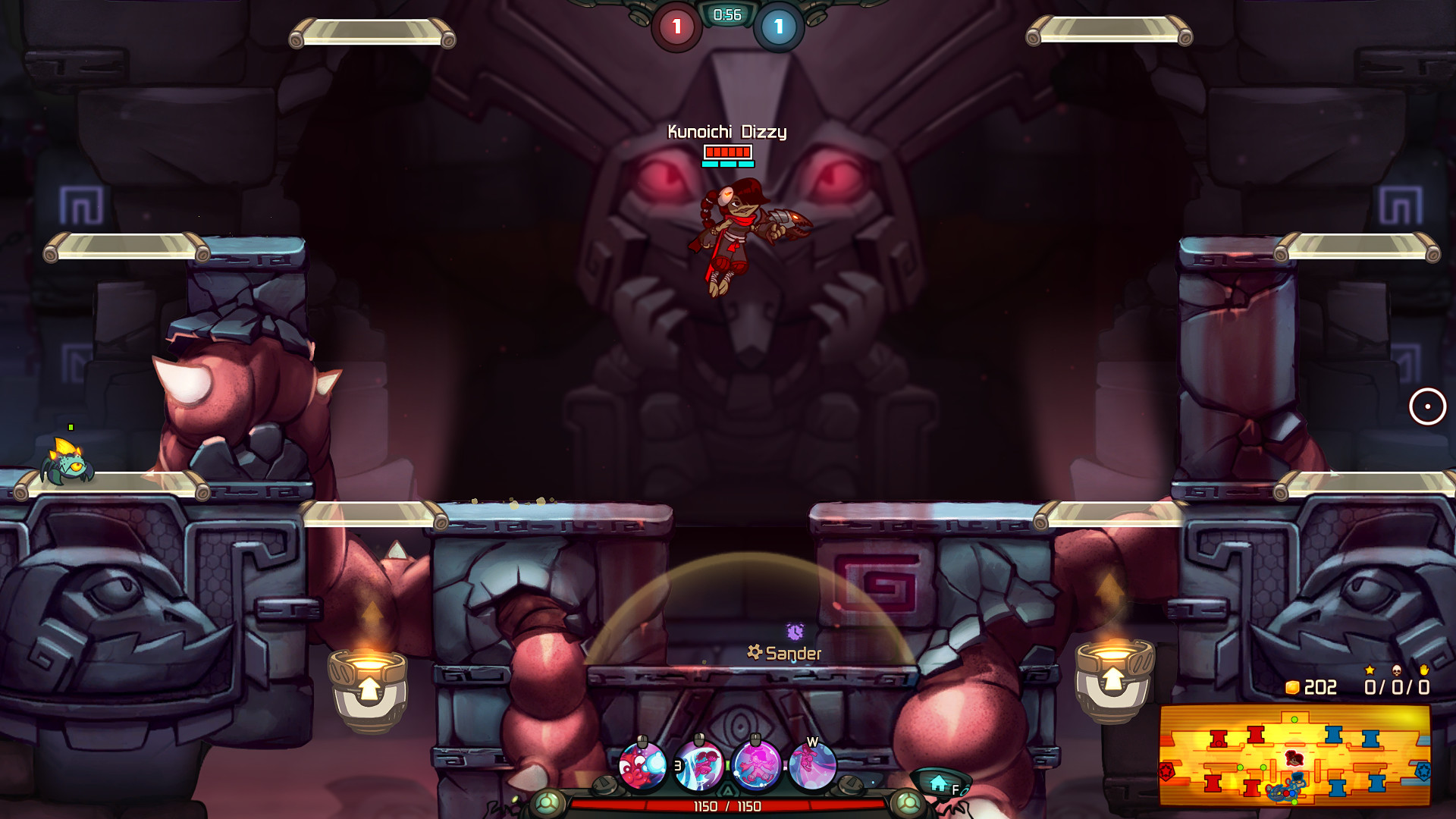This screenshot has height=819, width=1456.
Task: Click the Kunoichi Dizzy nameplate
Action: tap(726, 130)
